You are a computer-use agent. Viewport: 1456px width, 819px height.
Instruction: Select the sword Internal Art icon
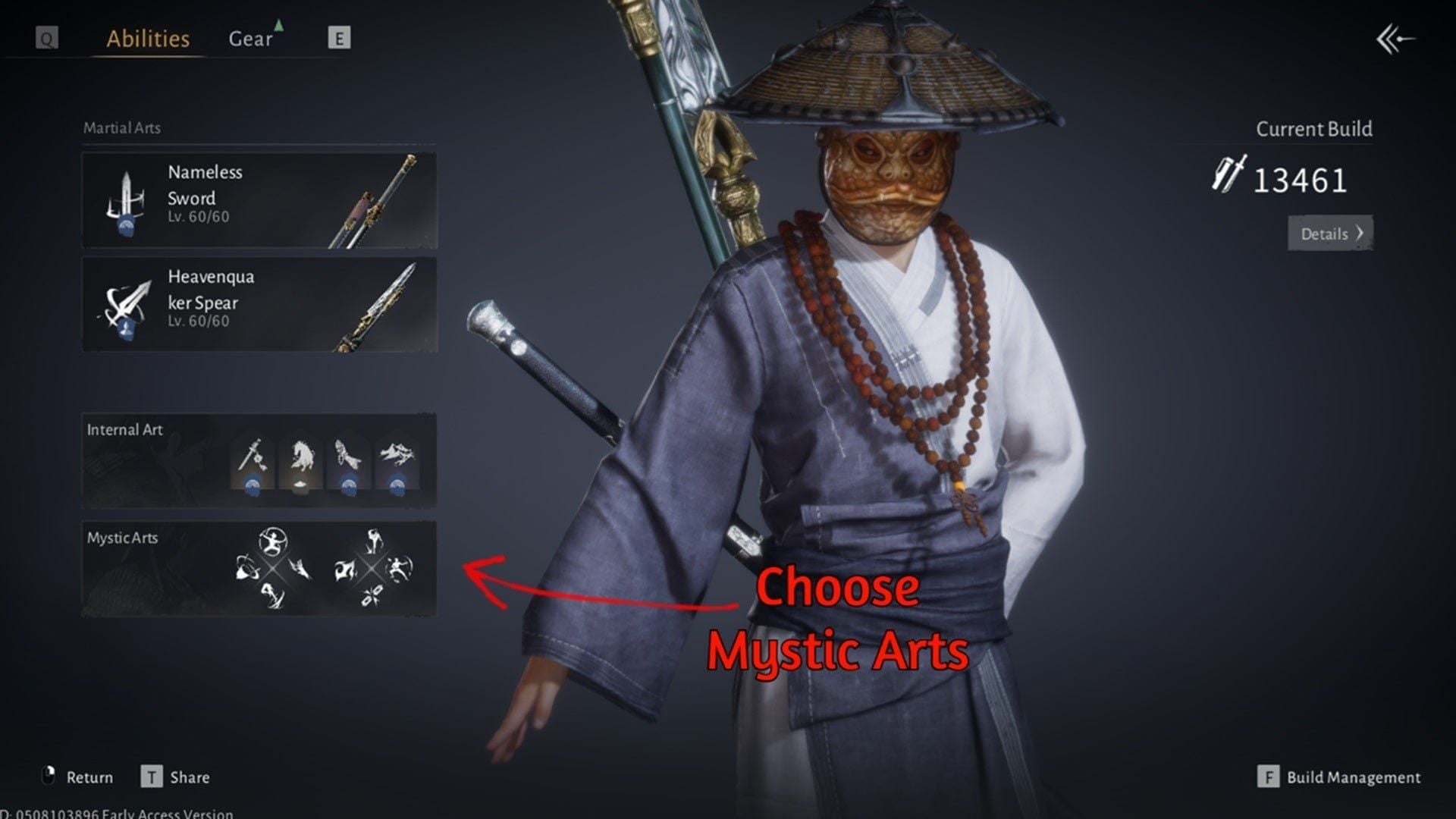tap(253, 455)
